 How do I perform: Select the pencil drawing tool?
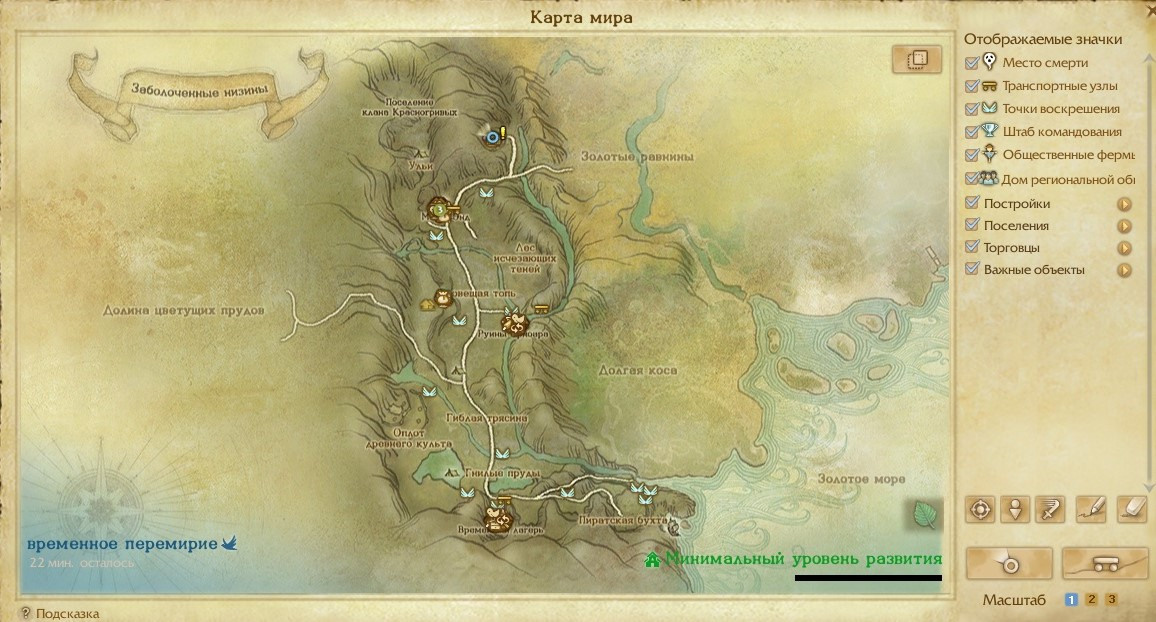click(1091, 509)
